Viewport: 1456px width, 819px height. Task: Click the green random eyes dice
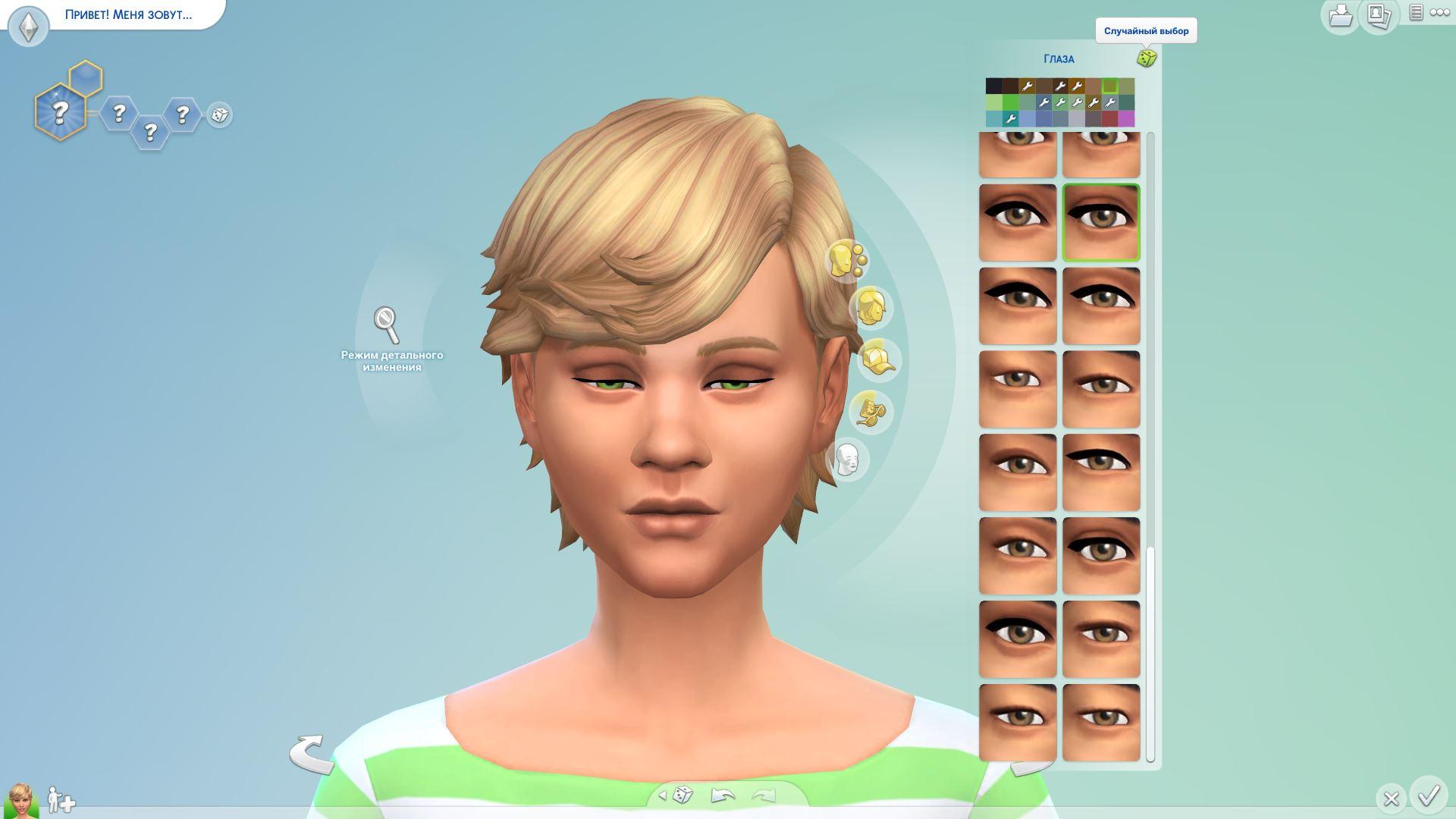tap(1146, 58)
